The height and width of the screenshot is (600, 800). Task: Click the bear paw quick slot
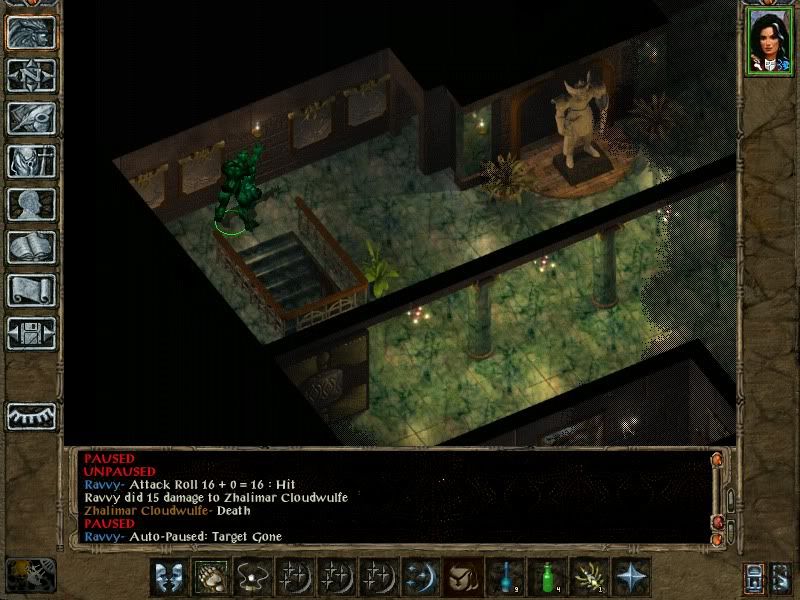[210, 576]
